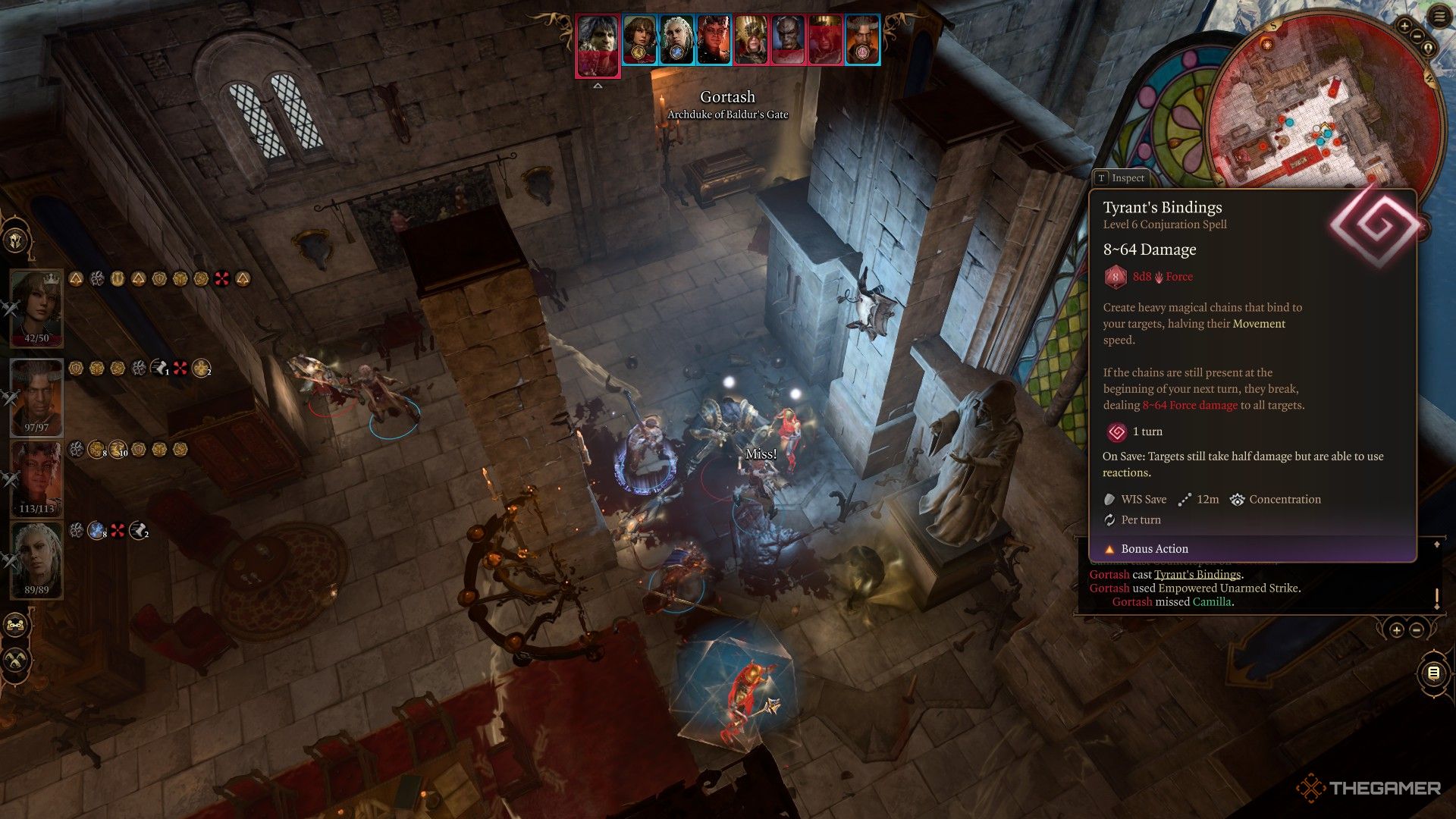Choose the party portrait showing 97/97 health
Screen dimensions: 1456x819
[36, 393]
